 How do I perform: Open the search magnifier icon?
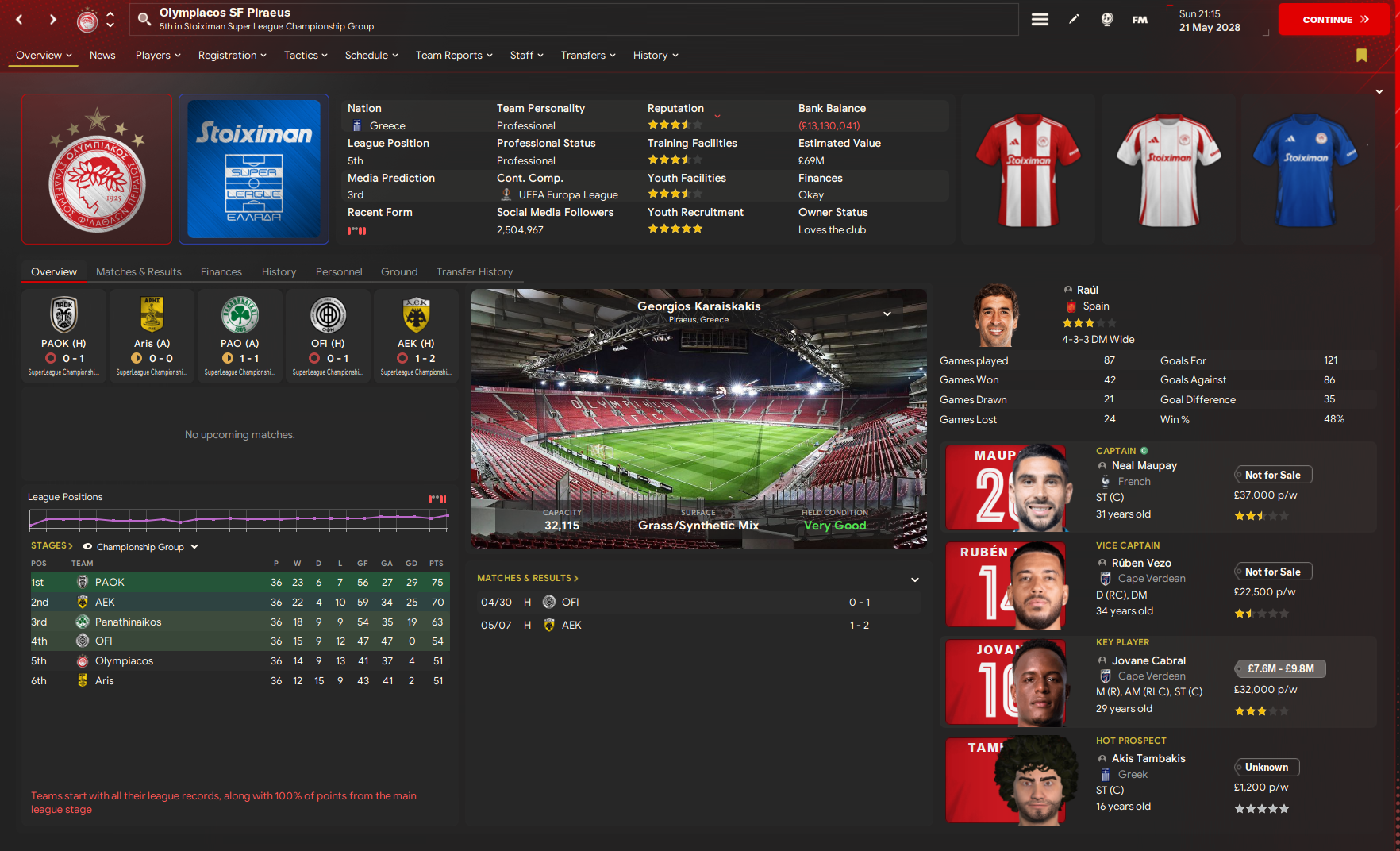144,19
